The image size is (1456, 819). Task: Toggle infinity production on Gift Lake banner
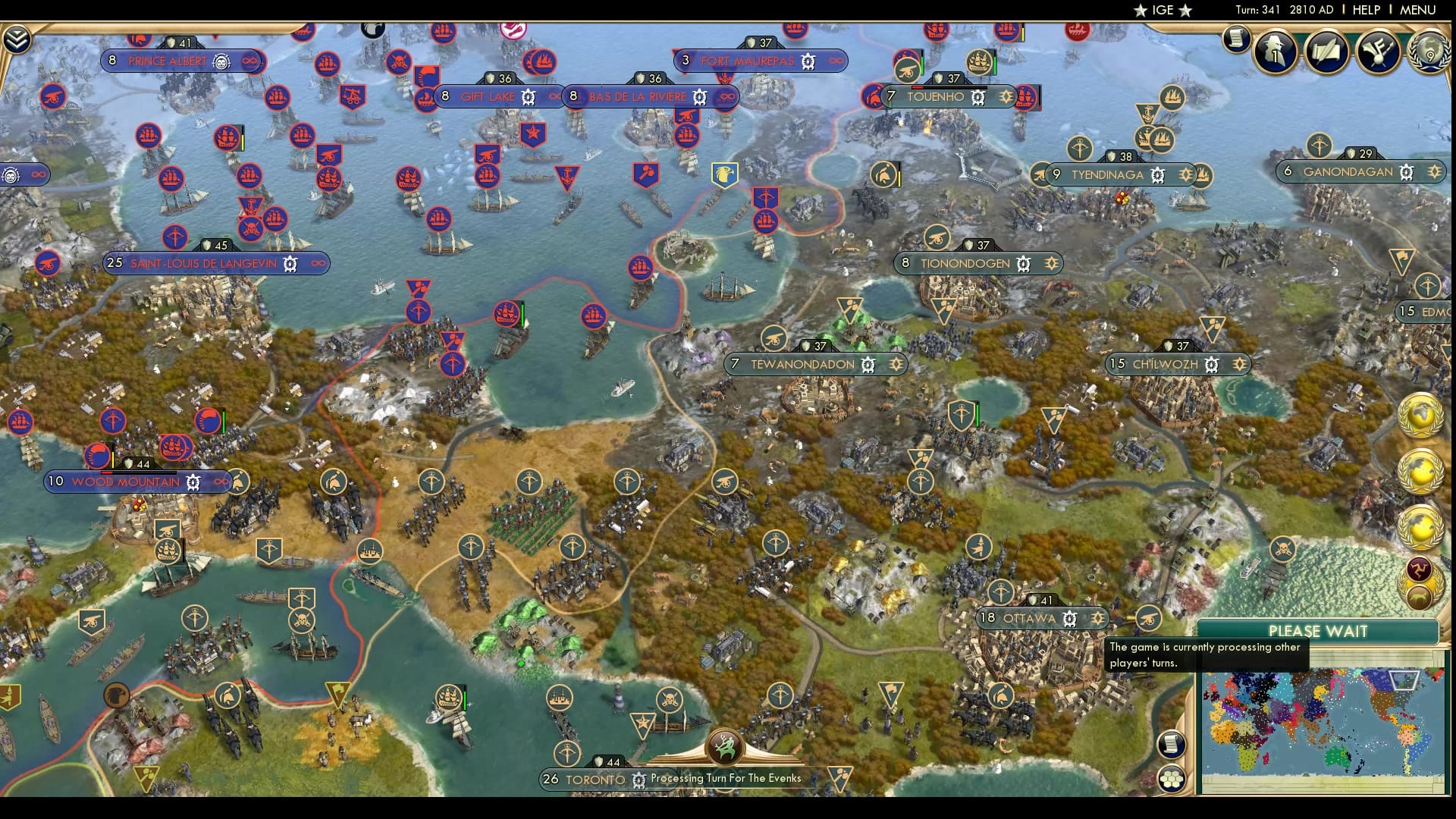[x=554, y=96]
